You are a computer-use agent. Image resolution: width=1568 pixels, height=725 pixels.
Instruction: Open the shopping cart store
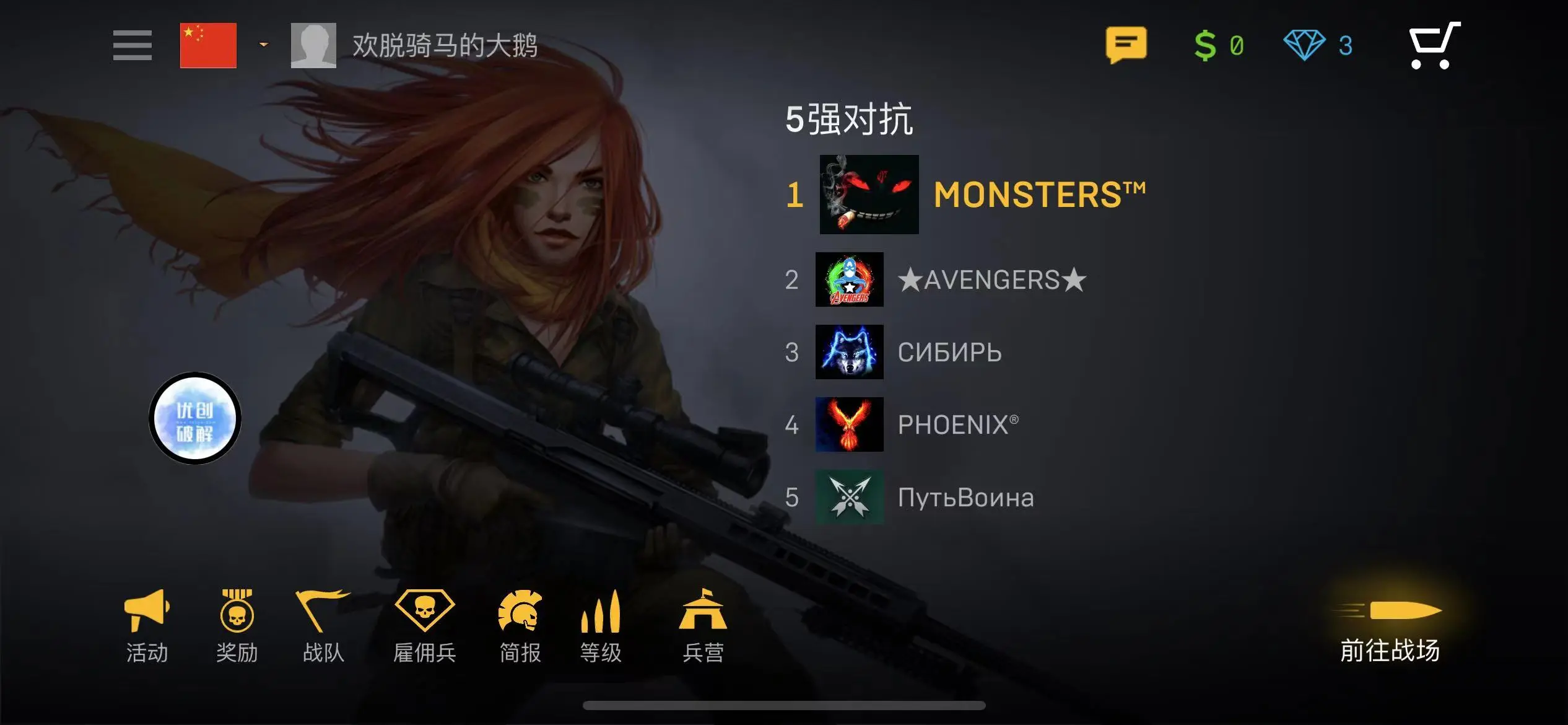[1434, 45]
